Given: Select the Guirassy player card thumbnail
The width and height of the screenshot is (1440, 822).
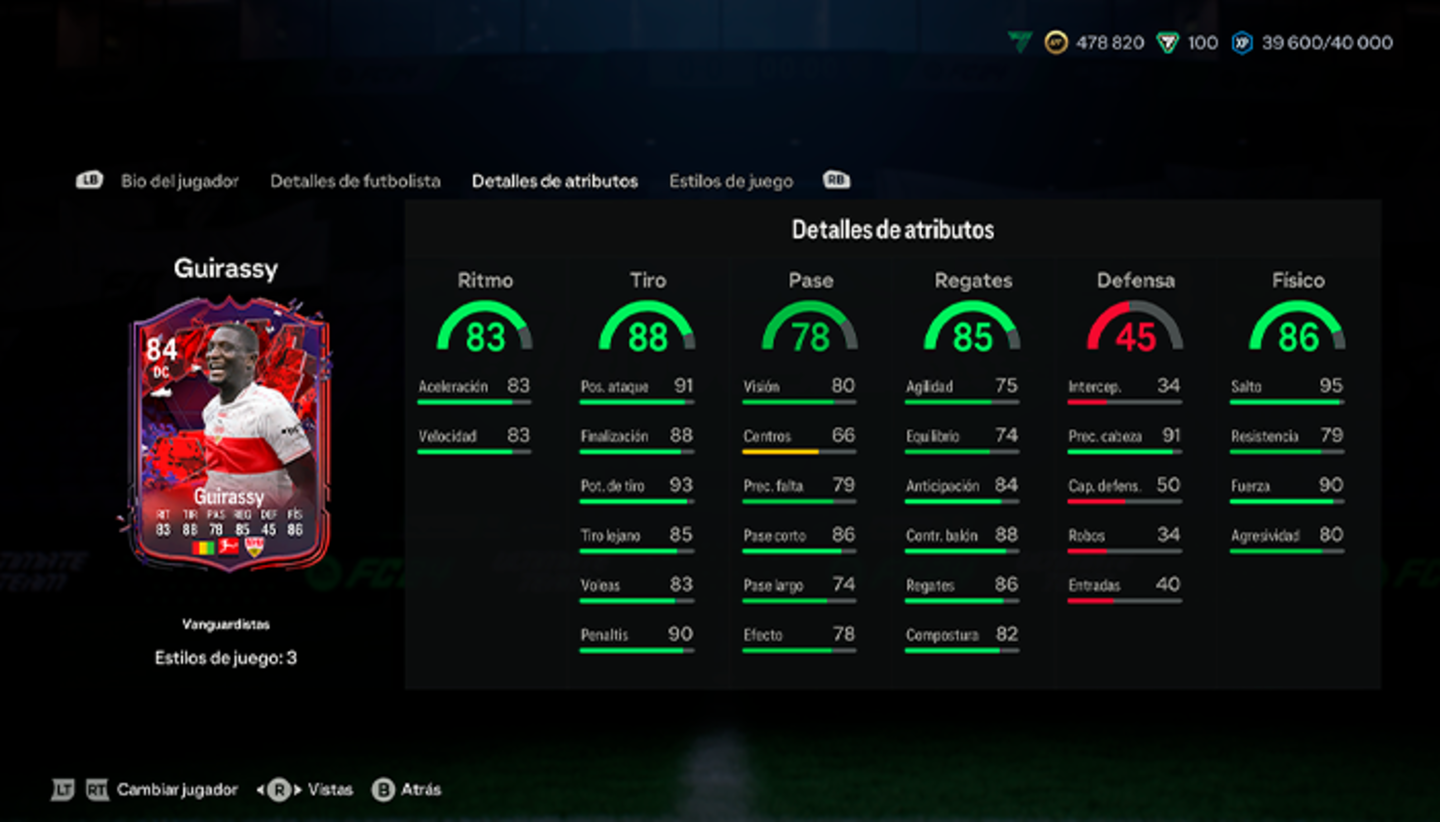Looking at the screenshot, I should coord(228,440).
